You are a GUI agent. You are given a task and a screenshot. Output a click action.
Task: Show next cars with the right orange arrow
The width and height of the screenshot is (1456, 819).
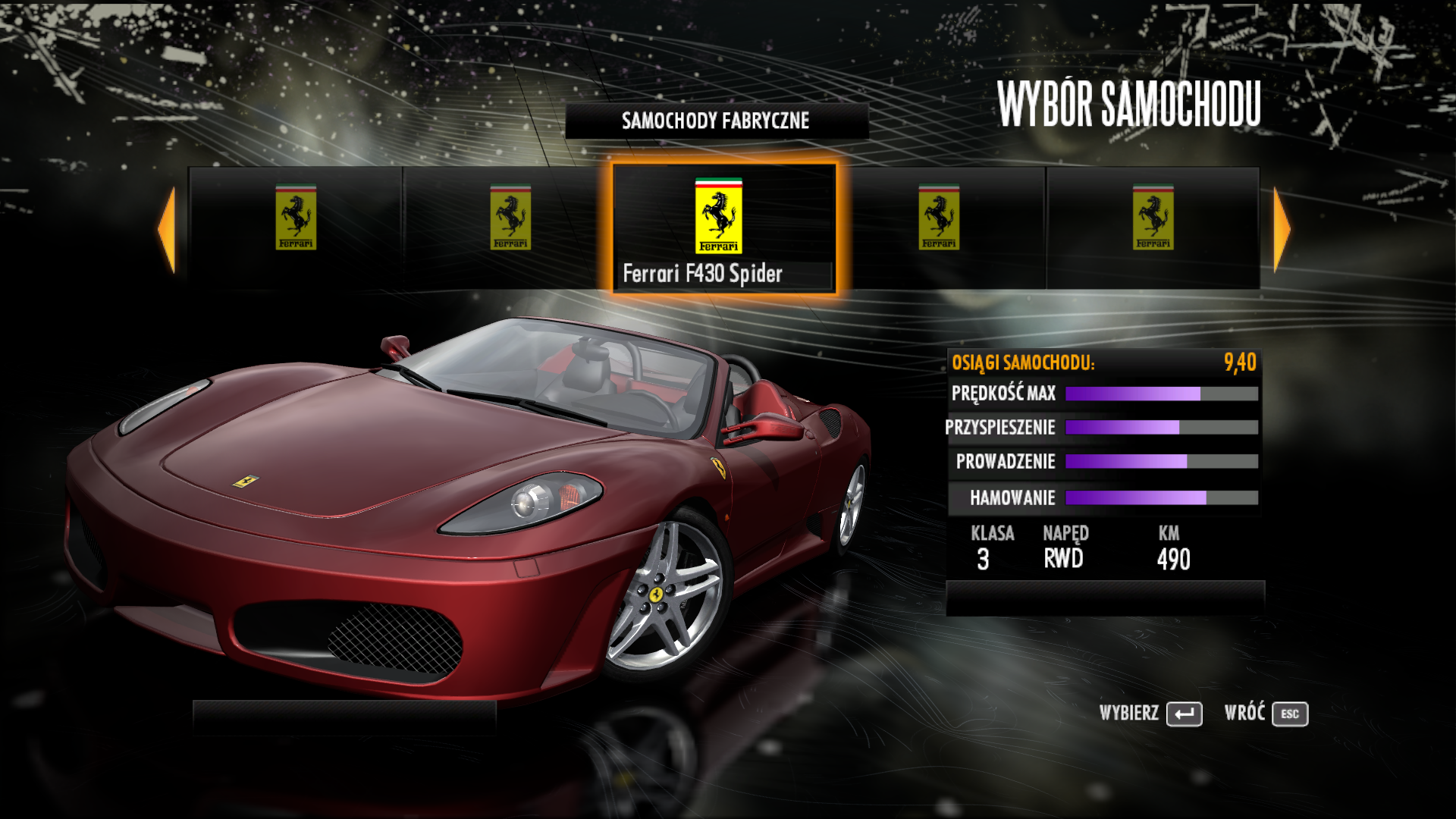pos(1282,229)
